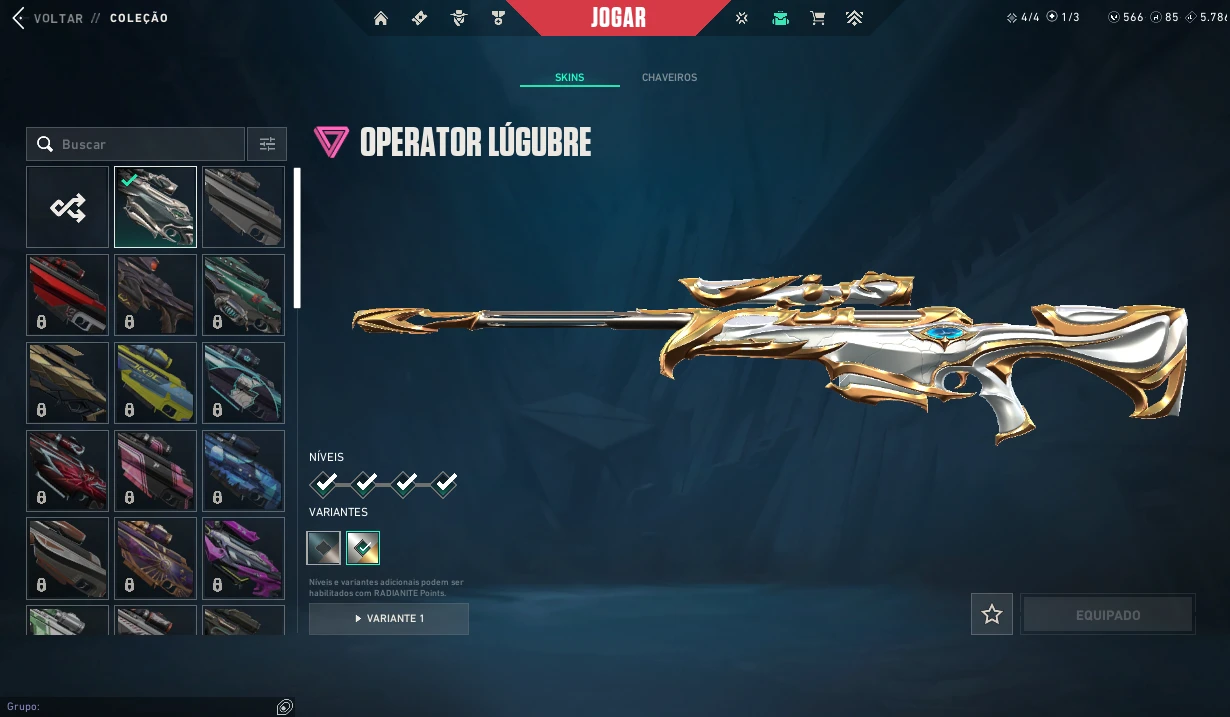Select the locked yellow and blue Operator skin
Viewport: 1230px width, 717px height.
(x=155, y=382)
